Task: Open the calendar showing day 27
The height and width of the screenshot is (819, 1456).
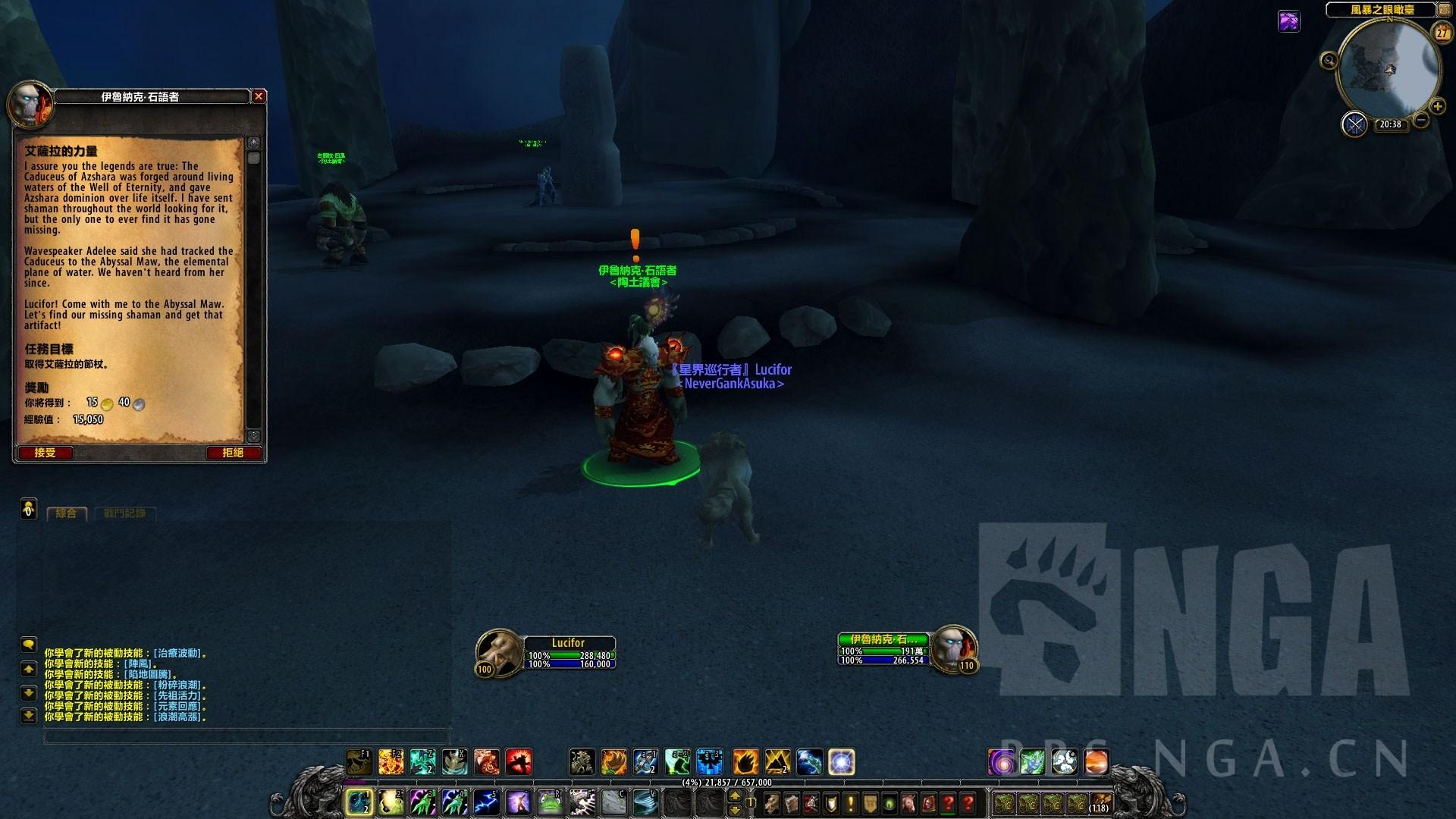Action: pyautogui.click(x=1441, y=33)
